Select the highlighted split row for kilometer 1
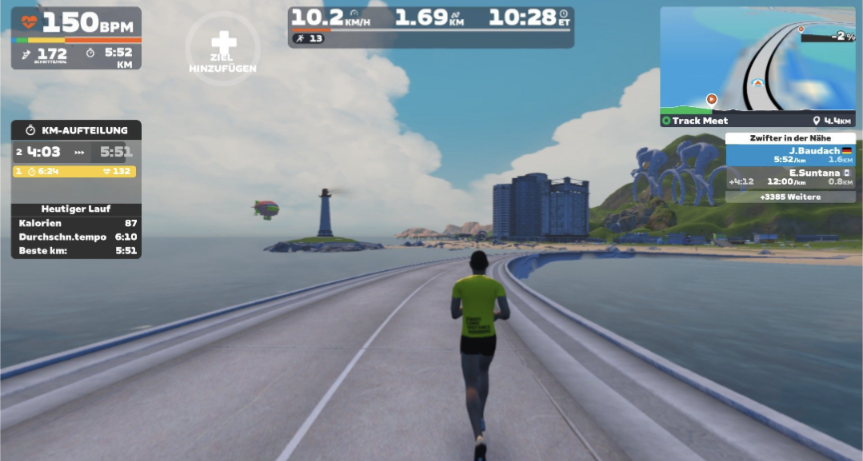 coord(76,171)
